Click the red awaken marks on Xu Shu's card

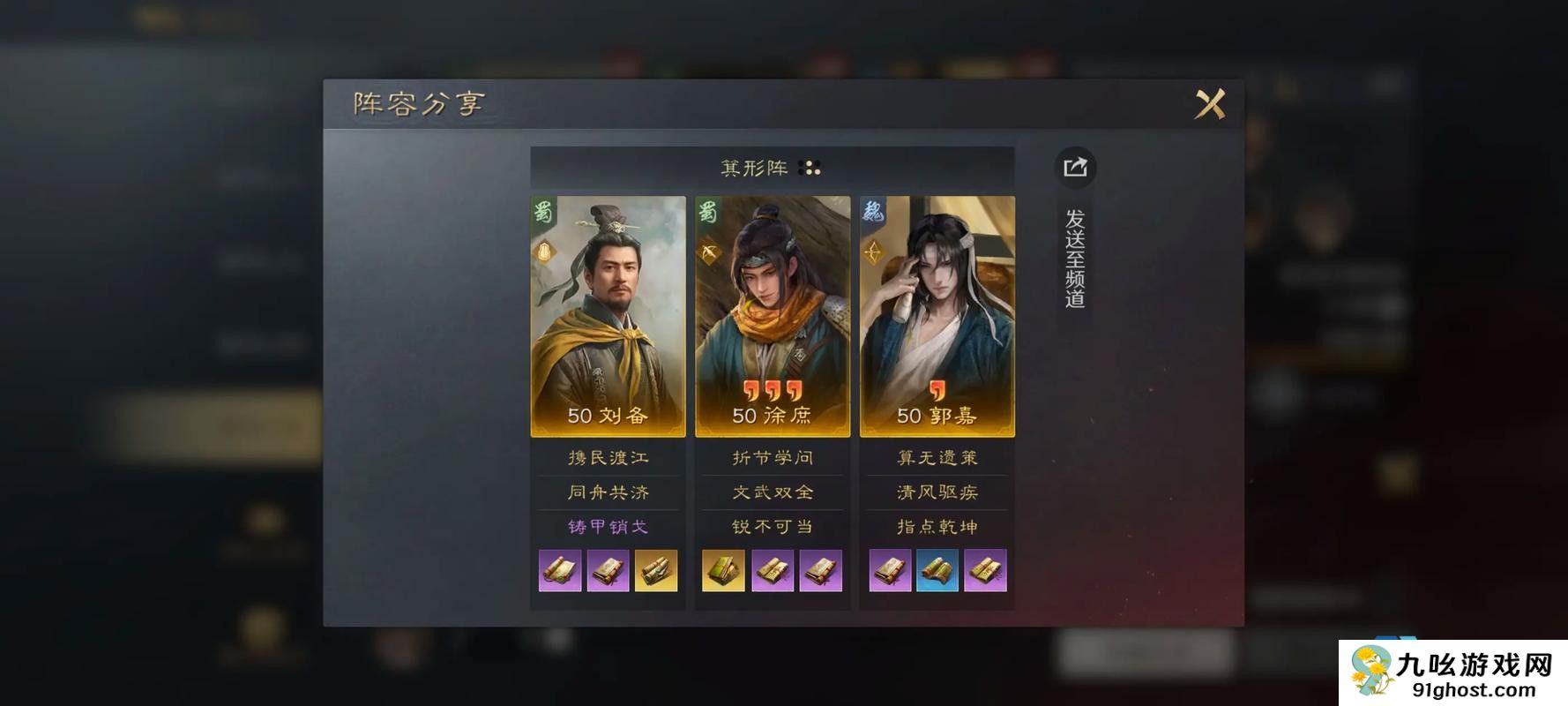click(773, 389)
